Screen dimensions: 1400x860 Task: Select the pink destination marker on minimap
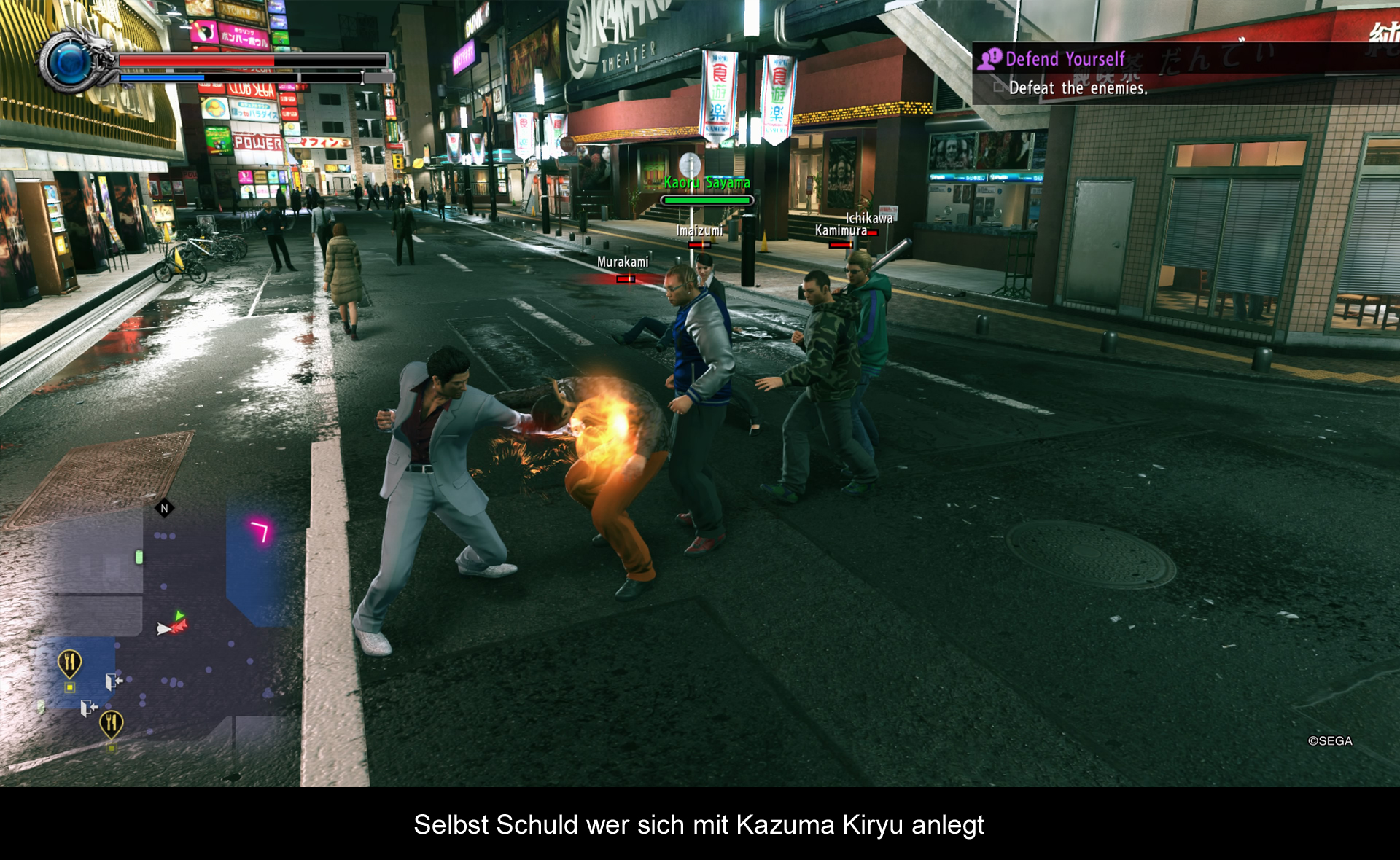[x=260, y=531]
